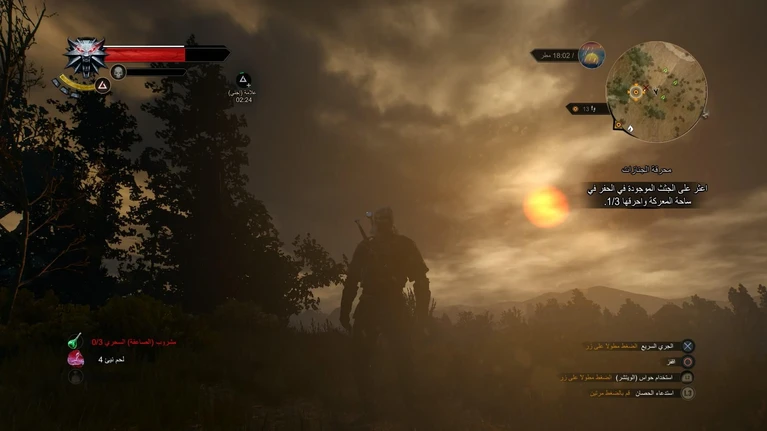This screenshot has height=431, width=767.
Task: Open the weather indicator icon
Action: [591, 55]
